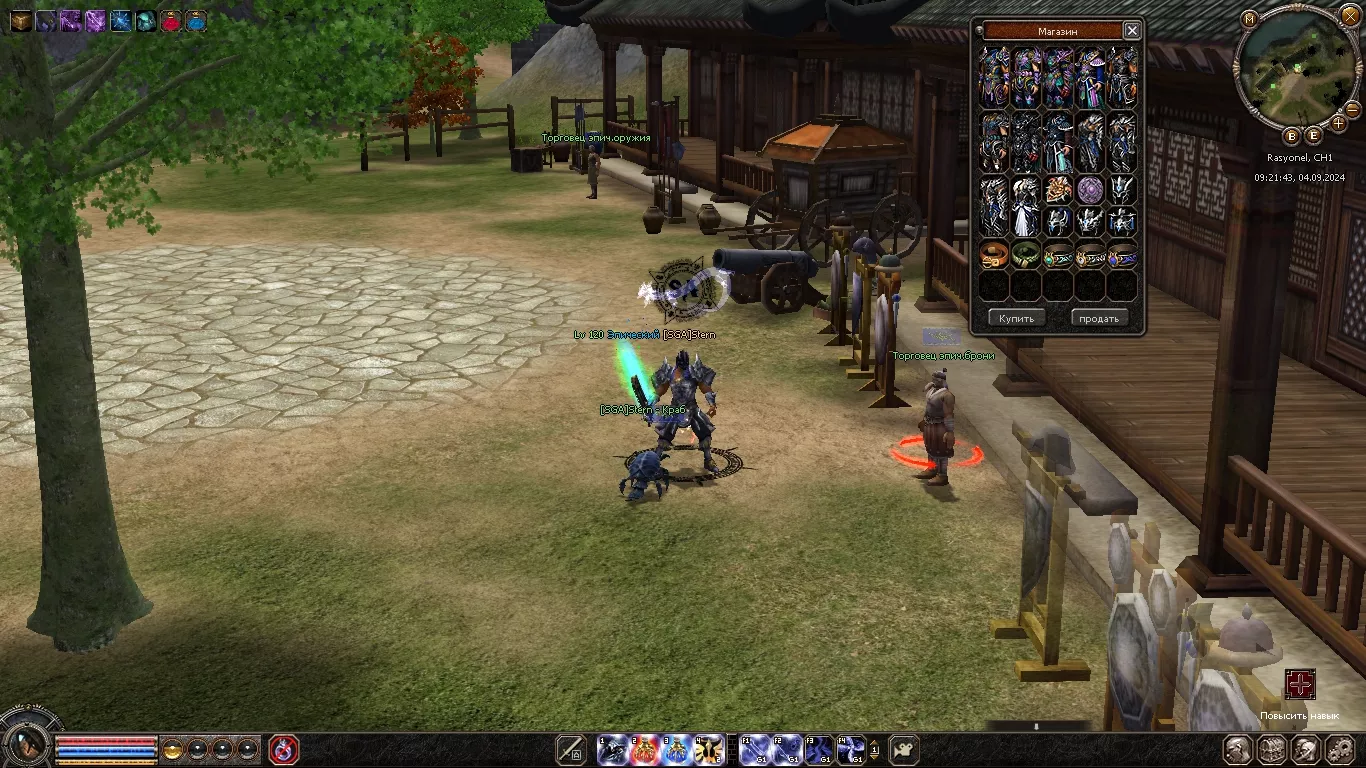The image size is (1366, 768).
Task: Select the orange belt in the shop
Action: coord(994,255)
